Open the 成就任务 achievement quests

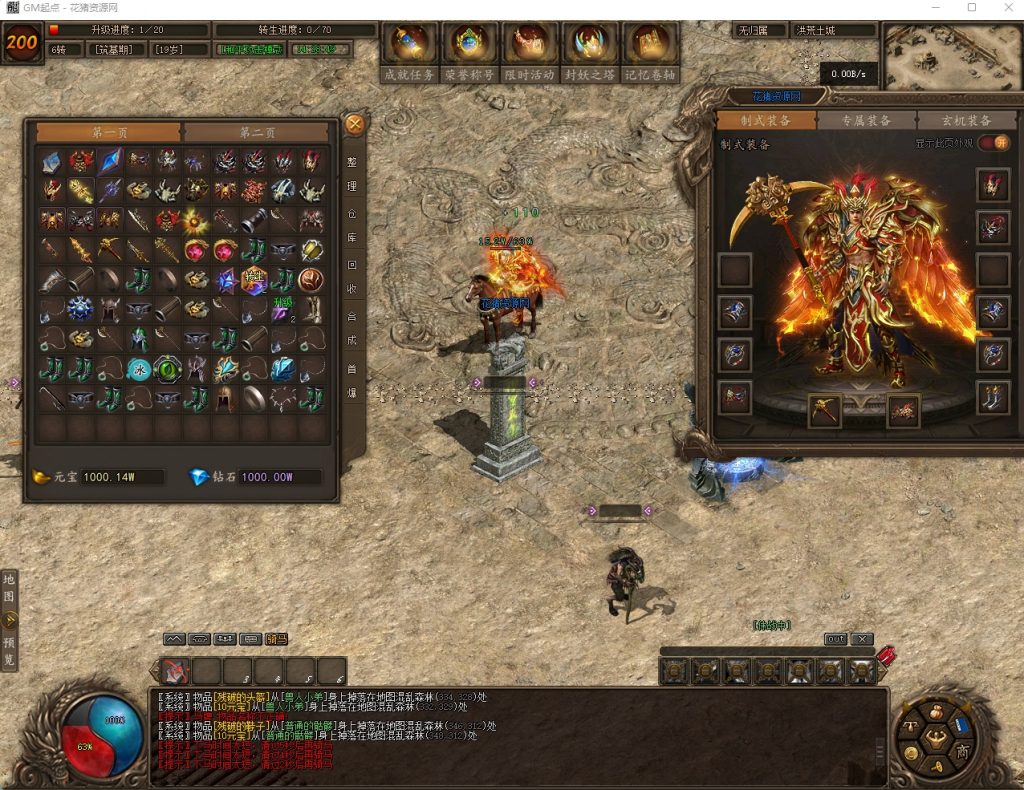pyautogui.click(x=410, y=52)
